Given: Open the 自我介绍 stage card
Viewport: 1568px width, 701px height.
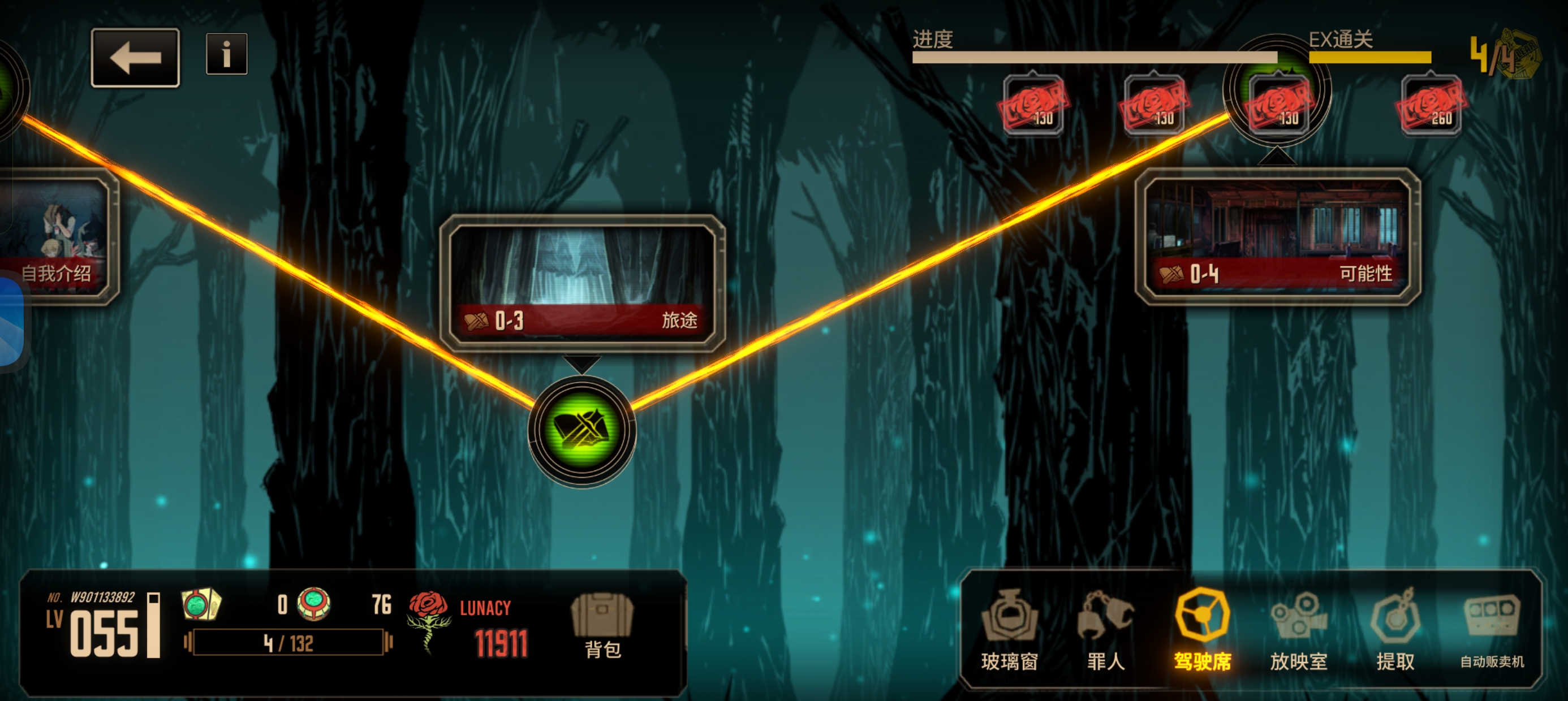Looking at the screenshot, I should [58, 239].
